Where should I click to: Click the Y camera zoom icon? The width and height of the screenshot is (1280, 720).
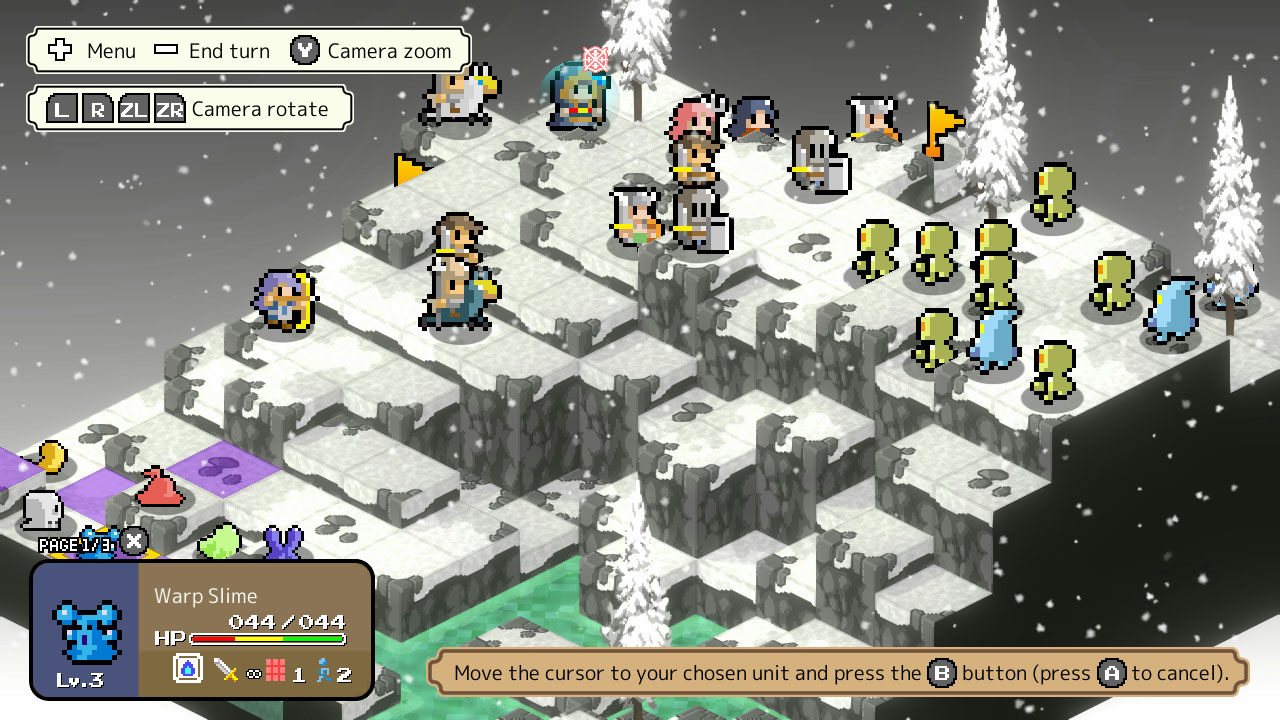303,50
